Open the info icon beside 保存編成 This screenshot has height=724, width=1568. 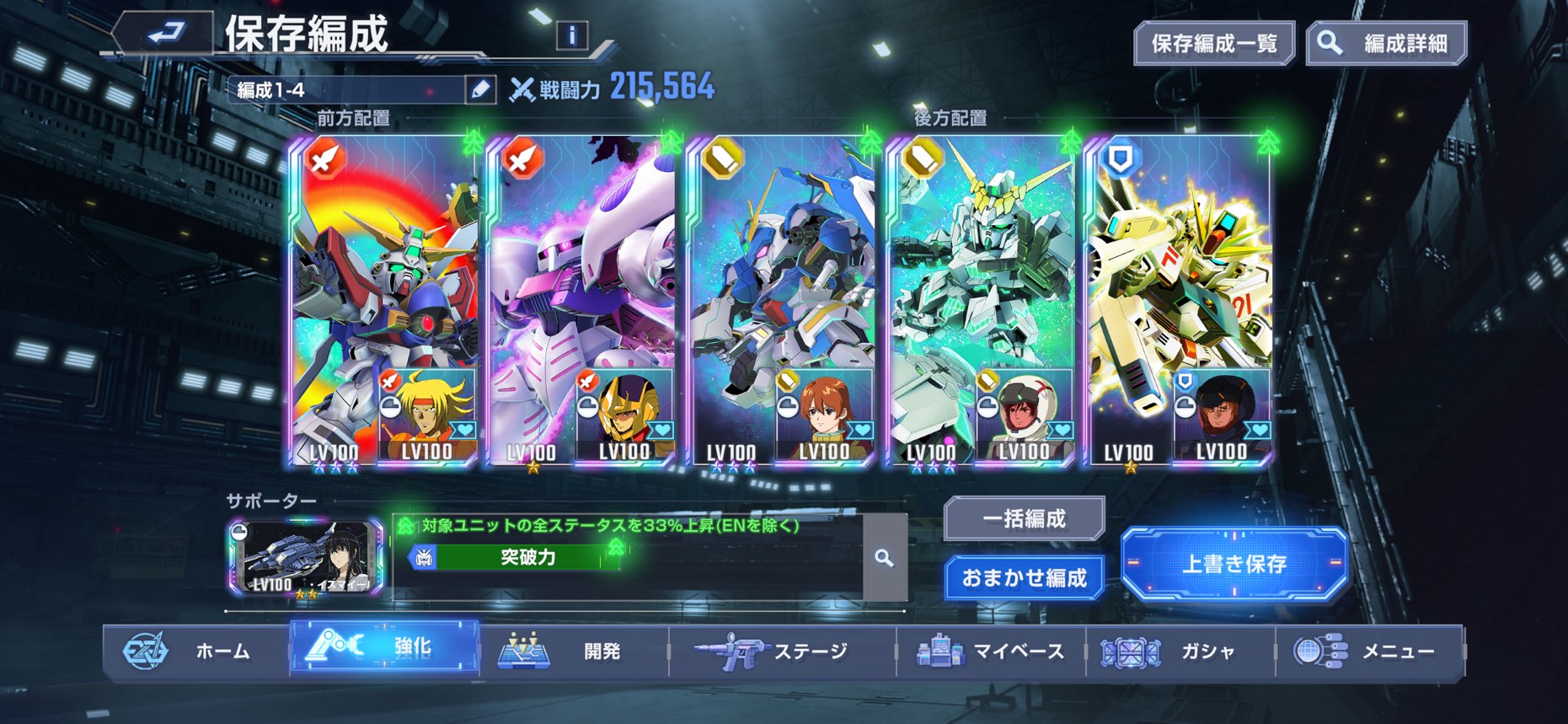coord(572,35)
